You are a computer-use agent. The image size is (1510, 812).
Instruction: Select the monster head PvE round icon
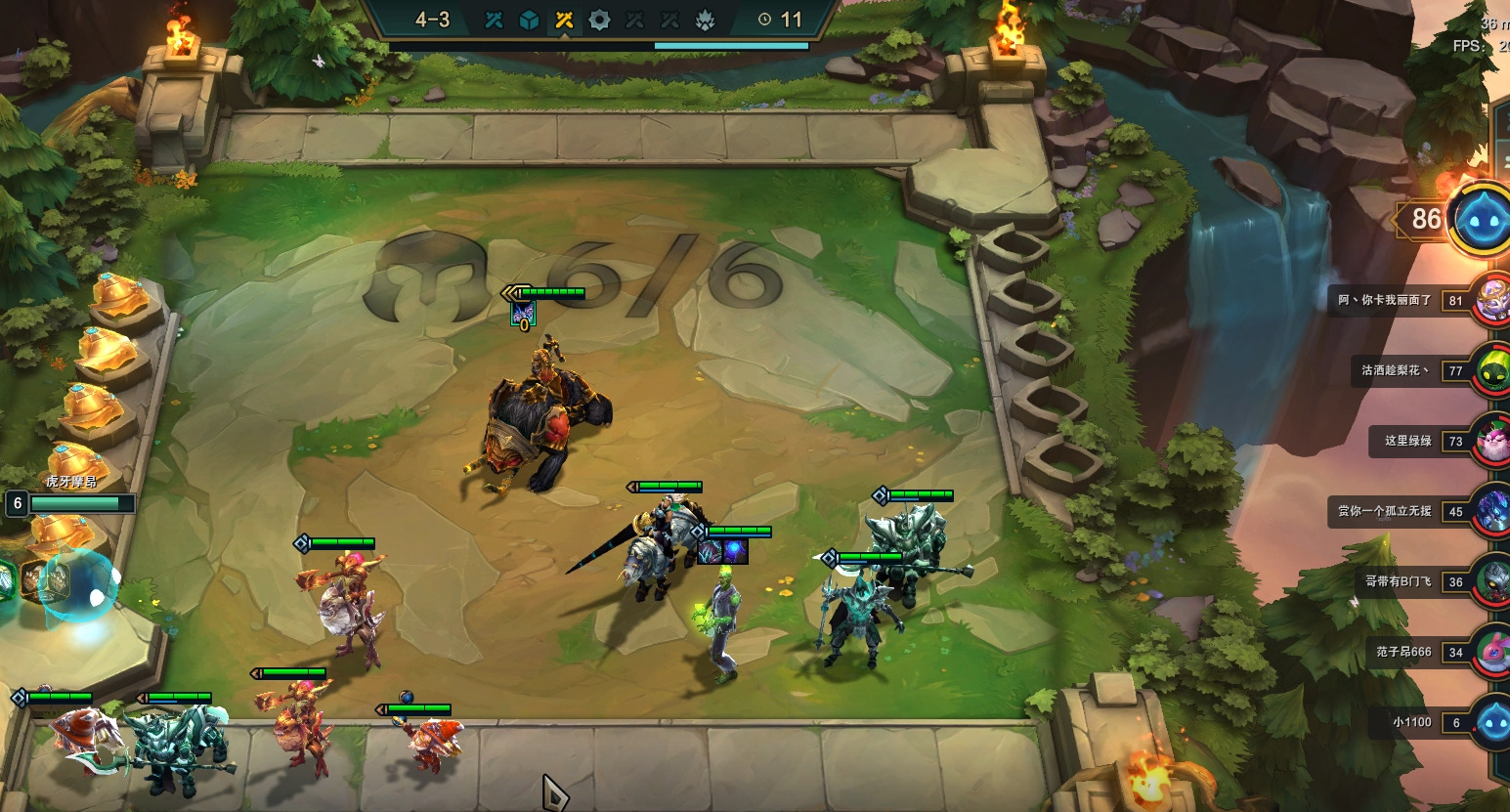tap(705, 20)
